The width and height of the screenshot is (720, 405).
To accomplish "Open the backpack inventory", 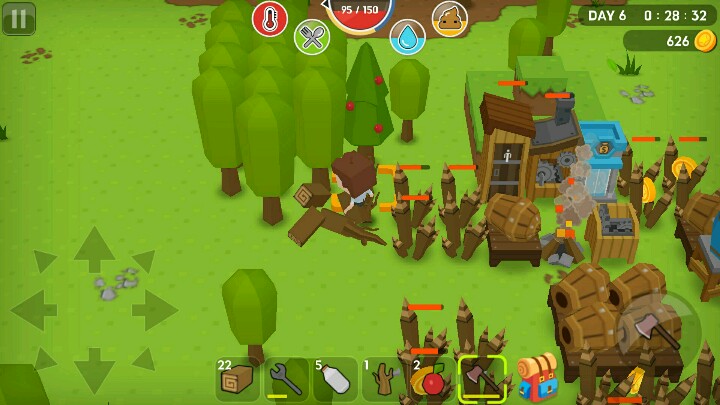I will (537, 377).
